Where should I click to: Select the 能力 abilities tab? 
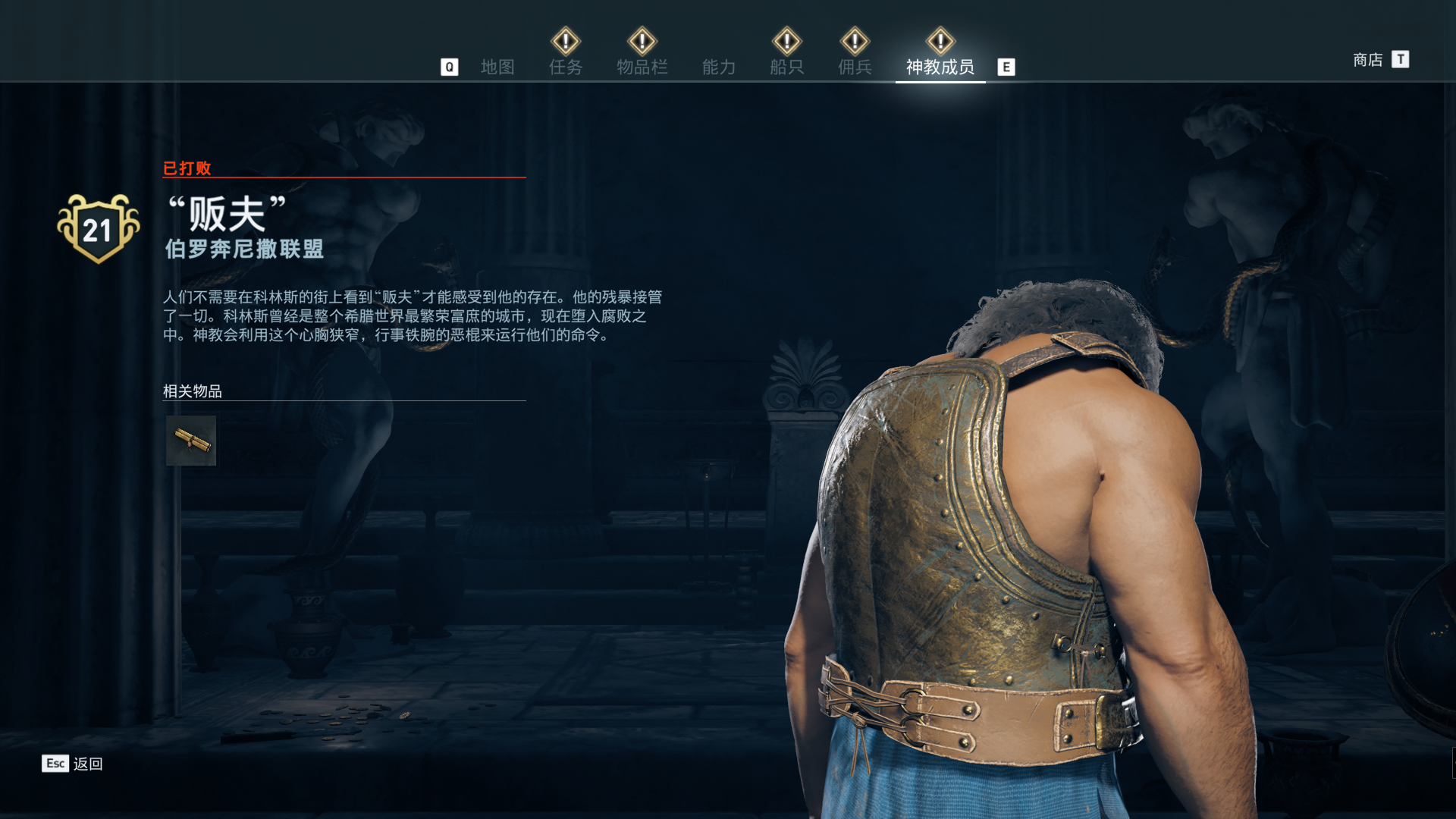(719, 67)
